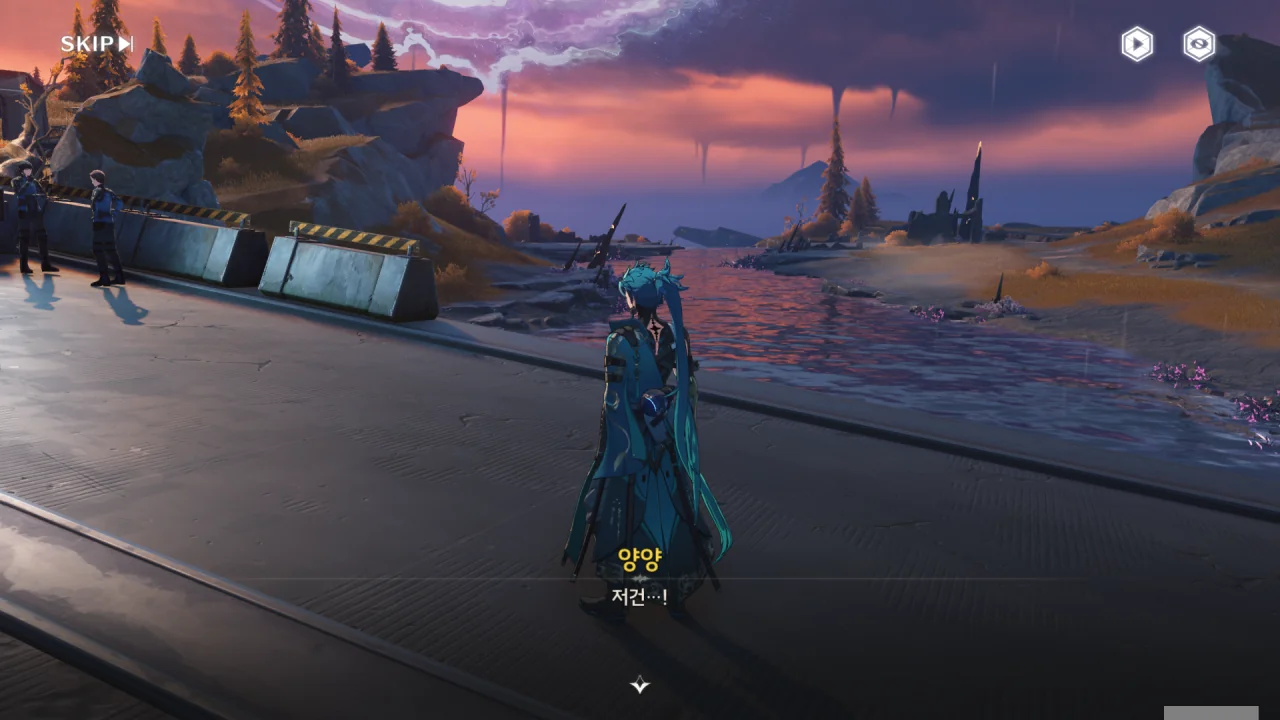The height and width of the screenshot is (720, 1280).
Task: Advance dialogue with the star continue indicator
Action: point(640,685)
